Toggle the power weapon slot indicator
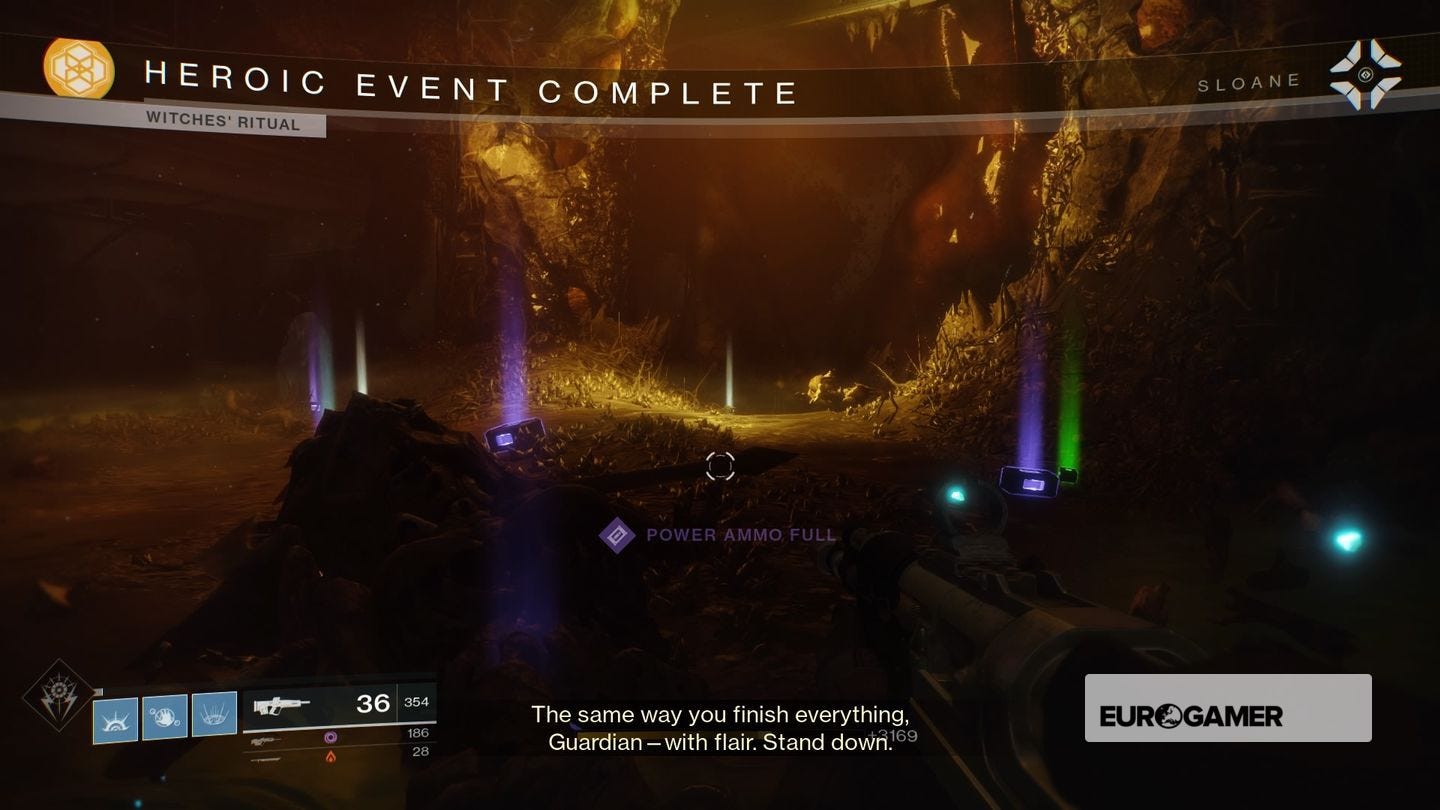The image size is (1440, 810). pyautogui.click(x=263, y=759)
